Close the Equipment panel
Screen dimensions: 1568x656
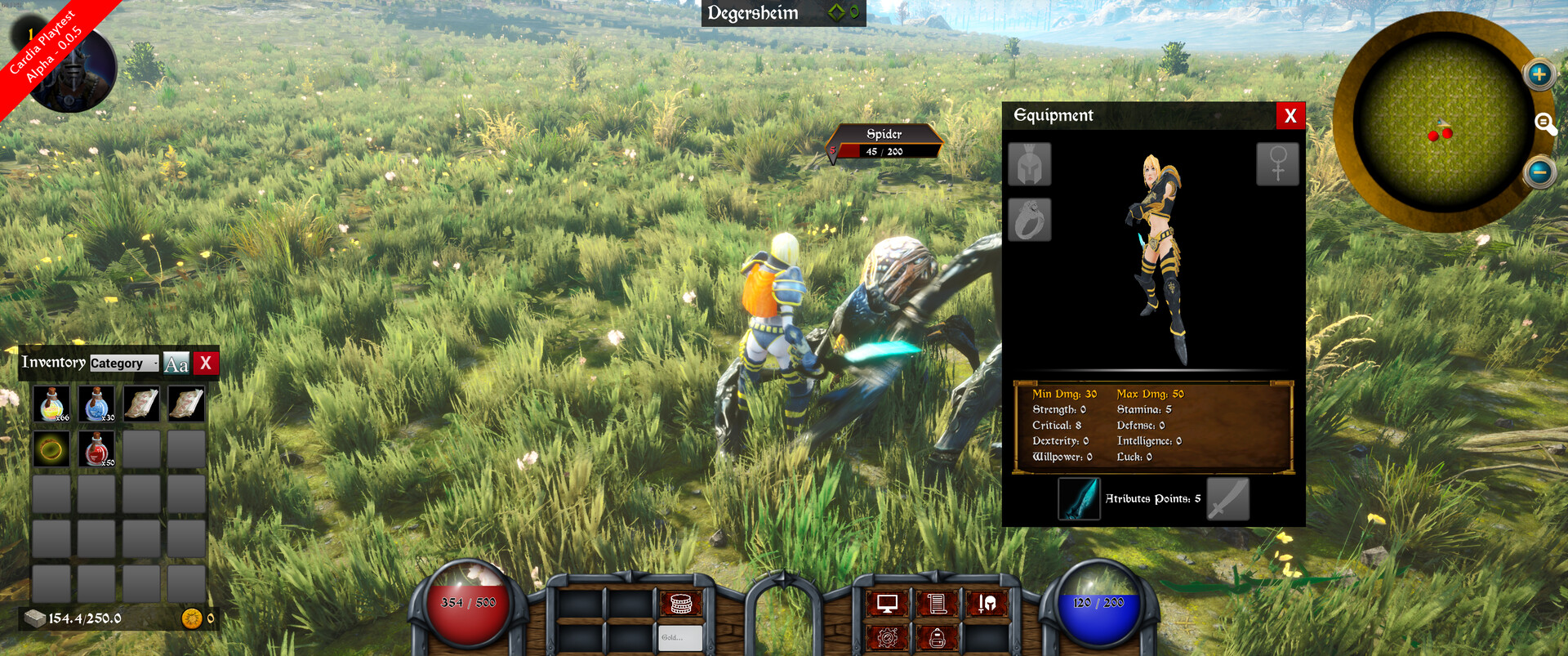[1290, 115]
